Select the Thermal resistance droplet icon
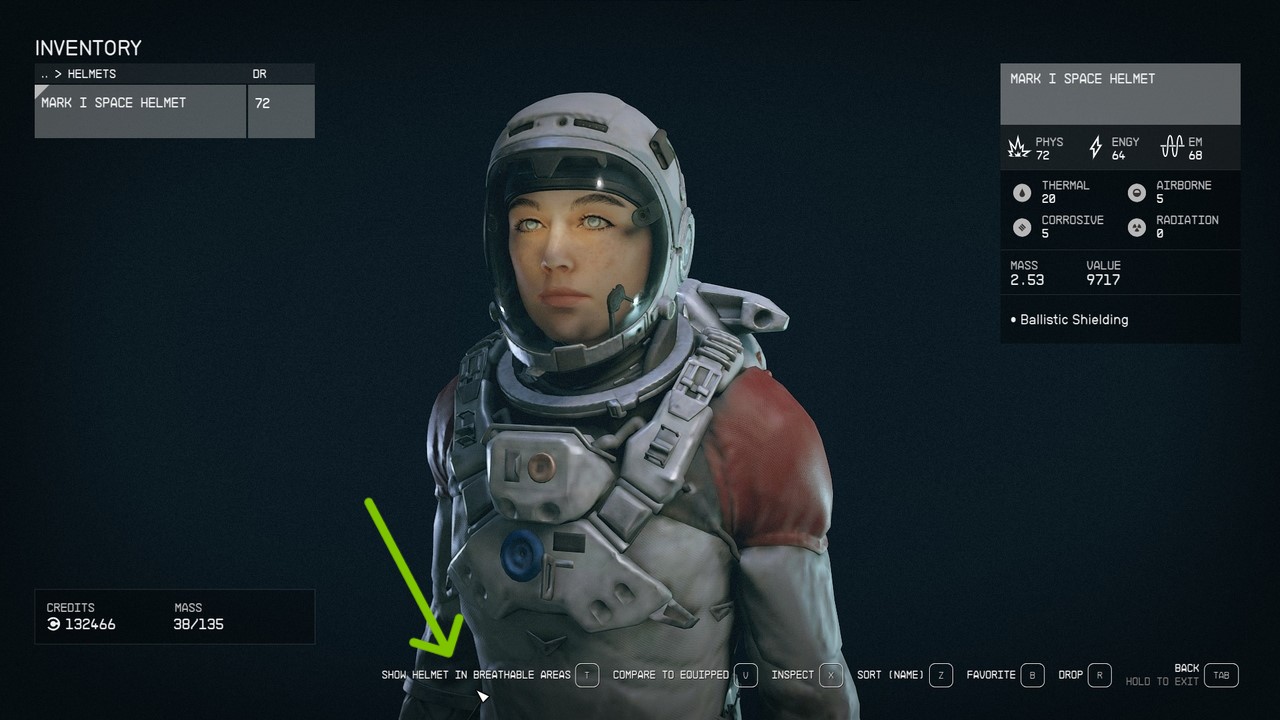Image resolution: width=1280 pixels, height=720 pixels. [1022, 192]
